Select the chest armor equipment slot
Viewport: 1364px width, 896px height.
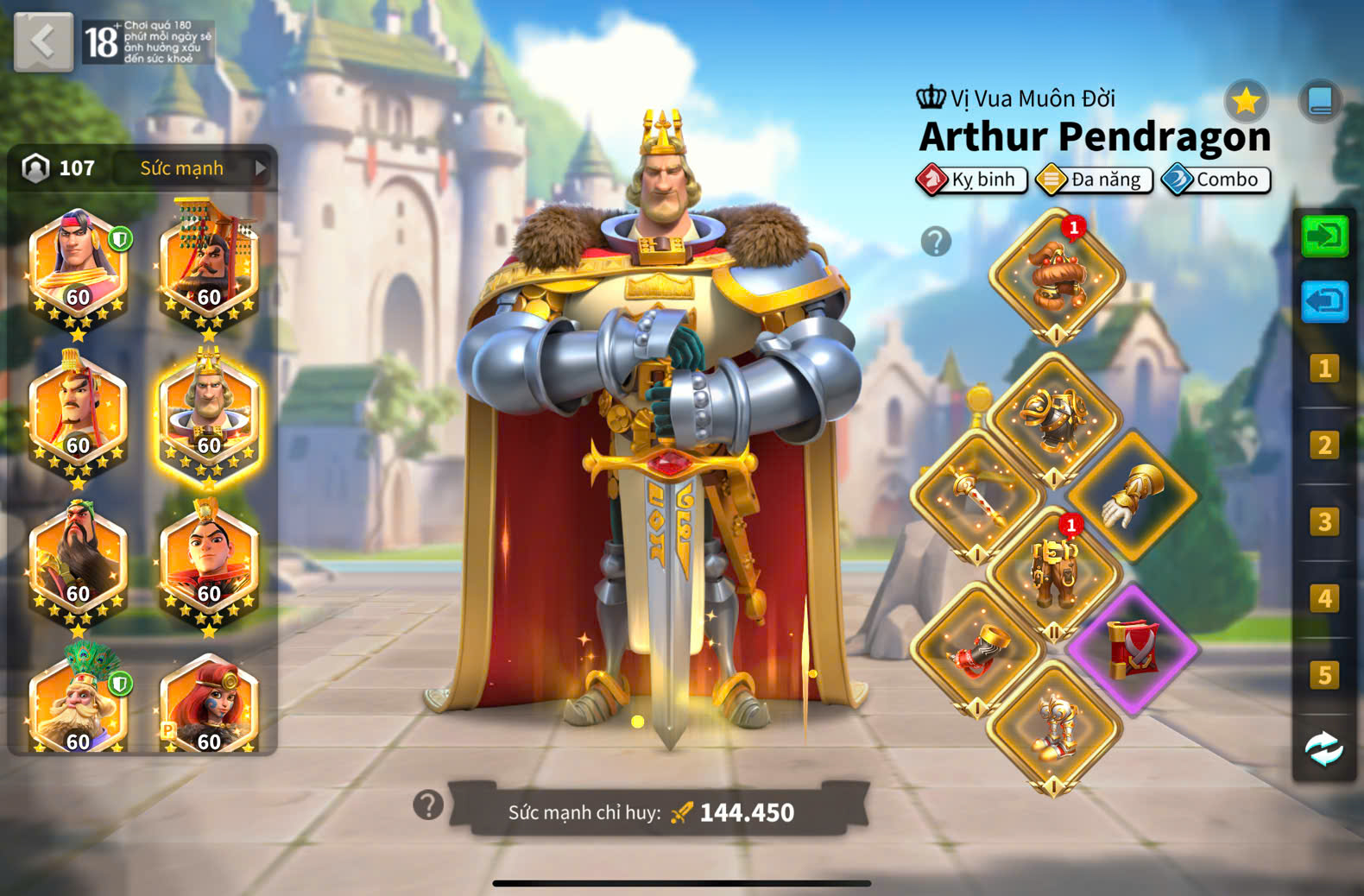1053,419
